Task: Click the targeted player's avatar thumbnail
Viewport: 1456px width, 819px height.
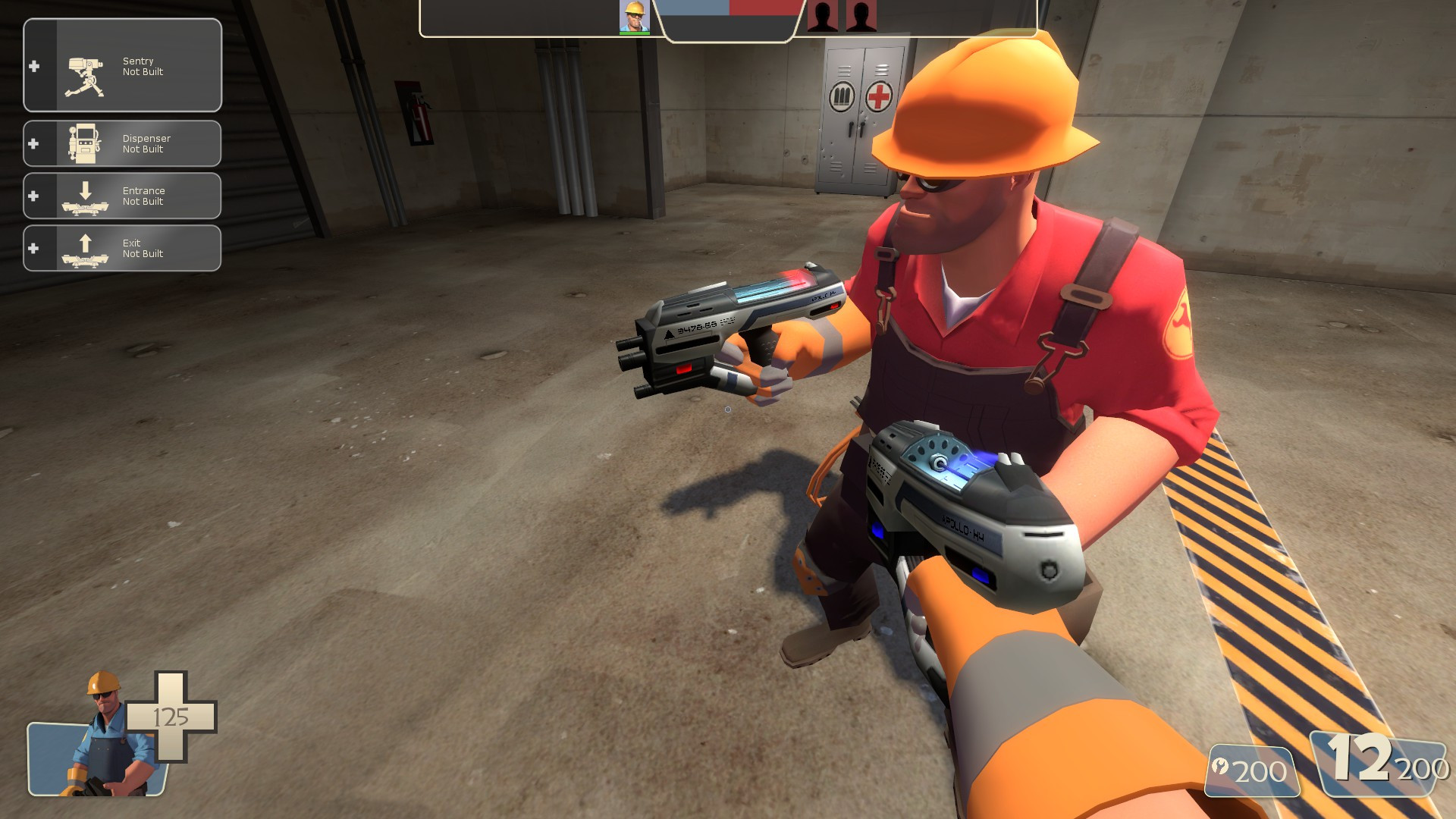Action: point(634,17)
